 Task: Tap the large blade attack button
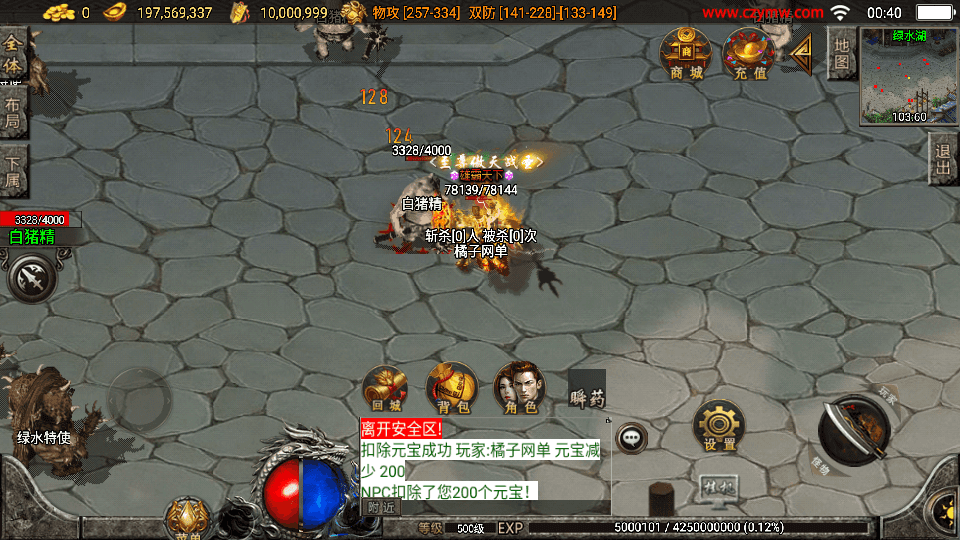pos(854,431)
